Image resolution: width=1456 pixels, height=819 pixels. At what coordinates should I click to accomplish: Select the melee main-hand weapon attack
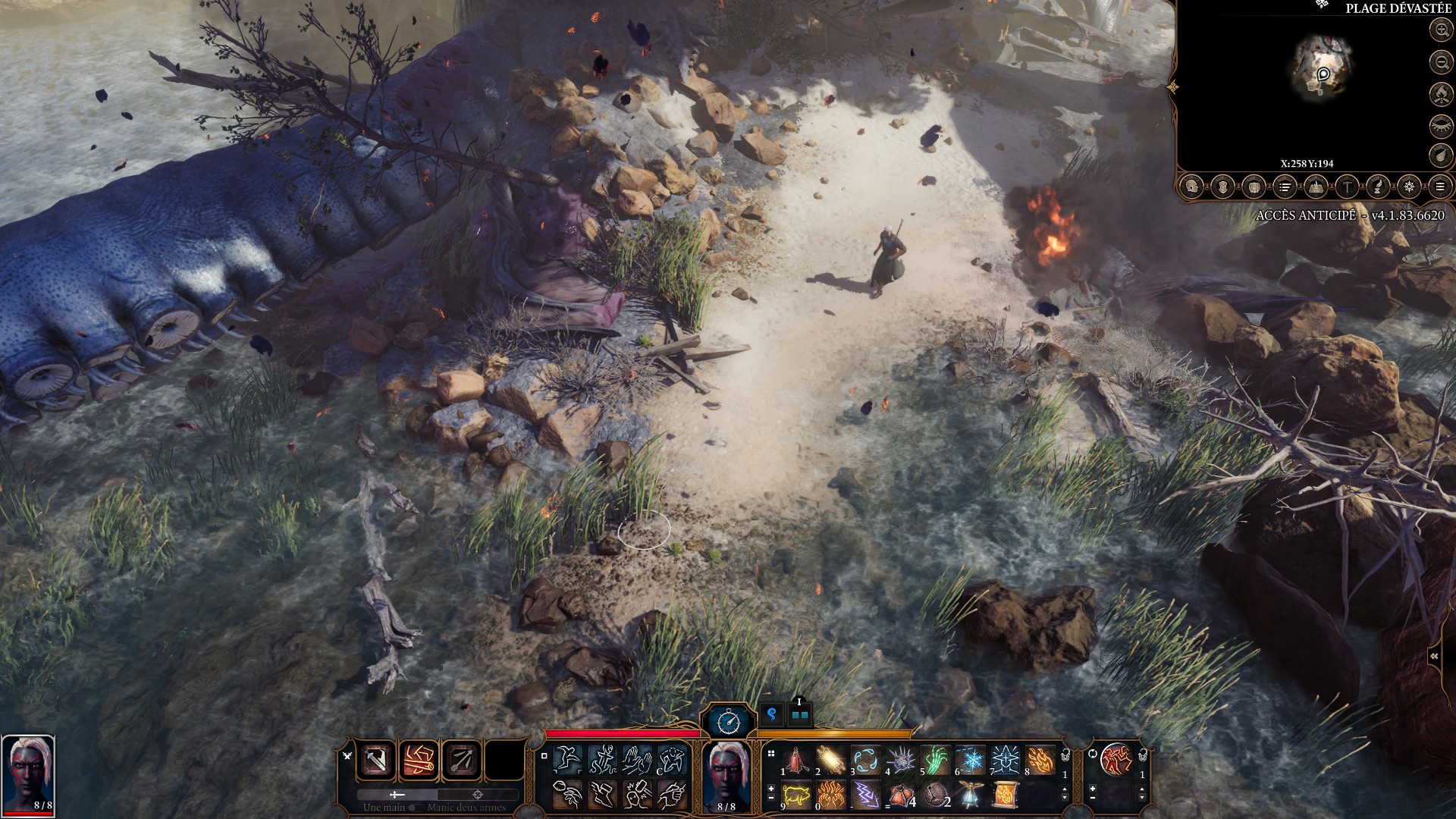point(377,759)
